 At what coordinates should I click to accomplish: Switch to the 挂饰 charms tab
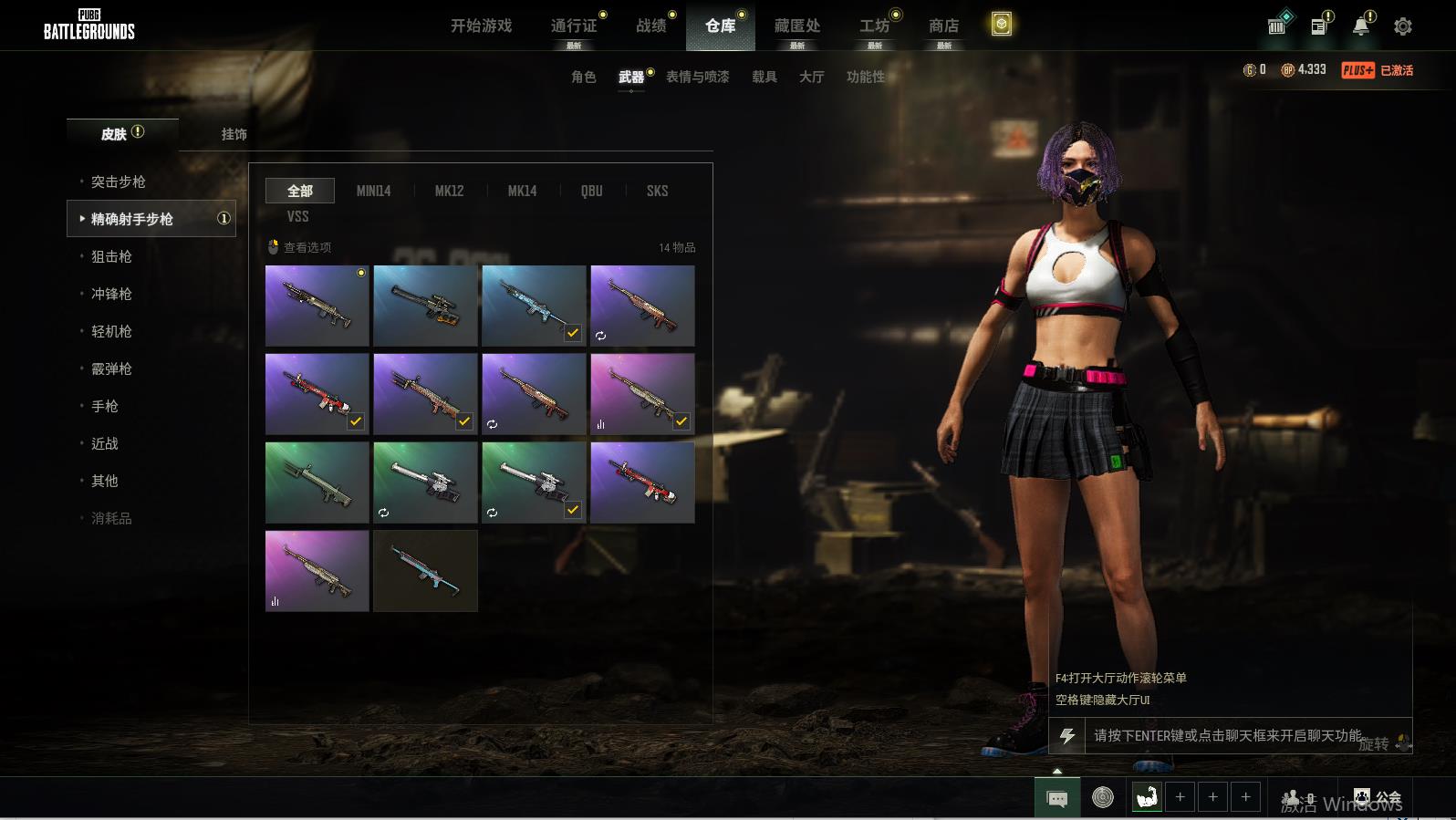point(234,134)
